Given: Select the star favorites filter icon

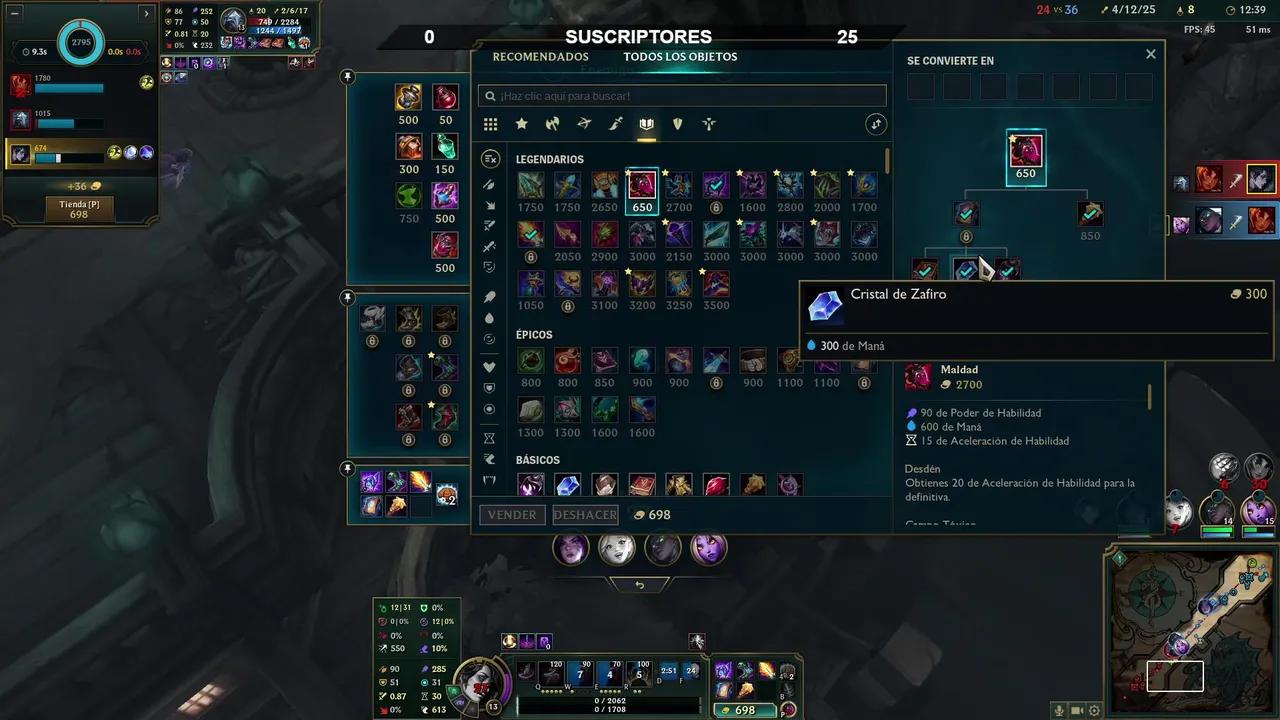Looking at the screenshot, I should click(521, 124).
